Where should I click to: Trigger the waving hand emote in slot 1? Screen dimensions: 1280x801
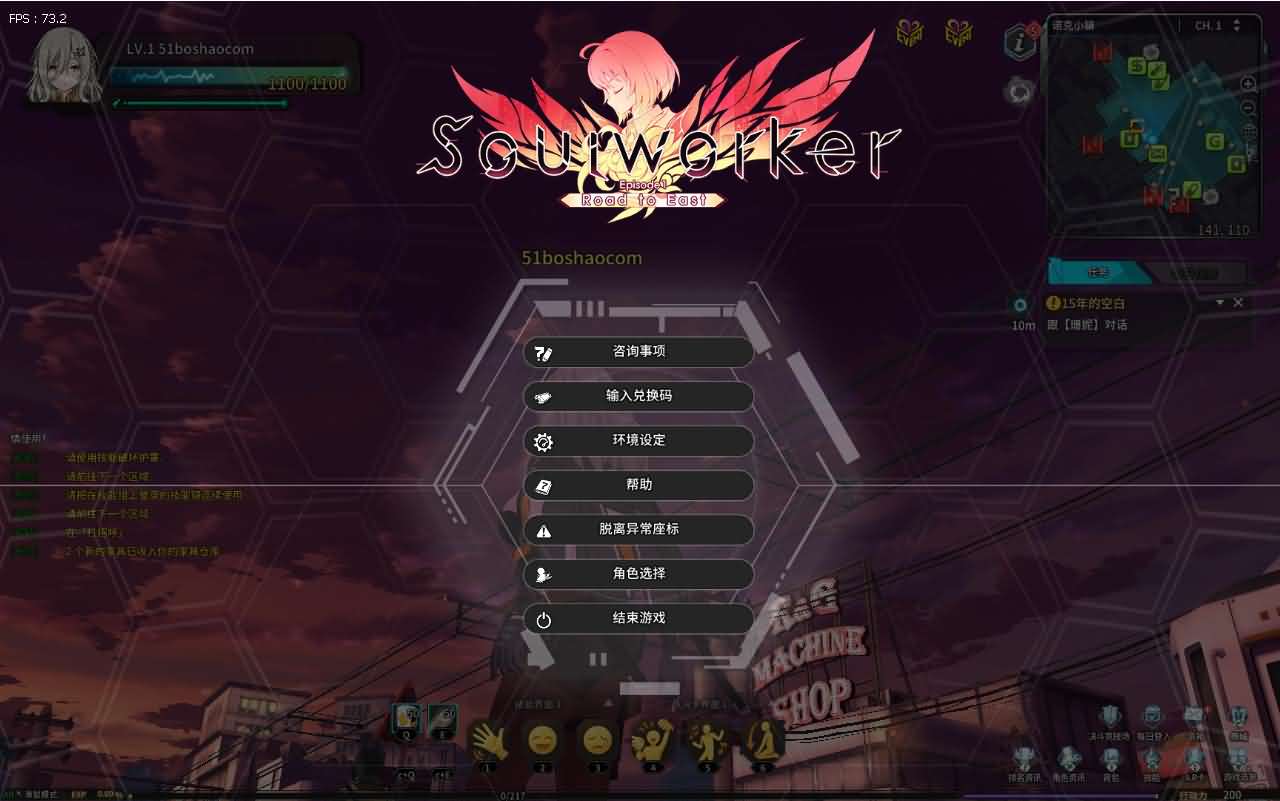pyautogui.click(x=489, y=742)
